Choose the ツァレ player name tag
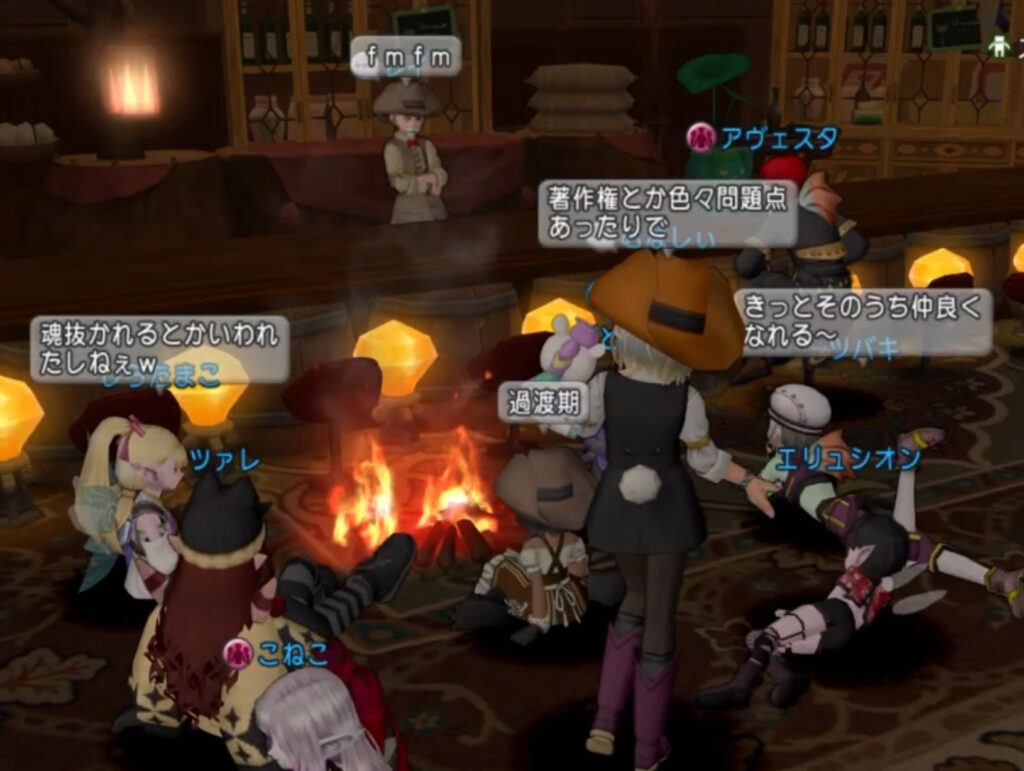 click(x=224, y=462)
